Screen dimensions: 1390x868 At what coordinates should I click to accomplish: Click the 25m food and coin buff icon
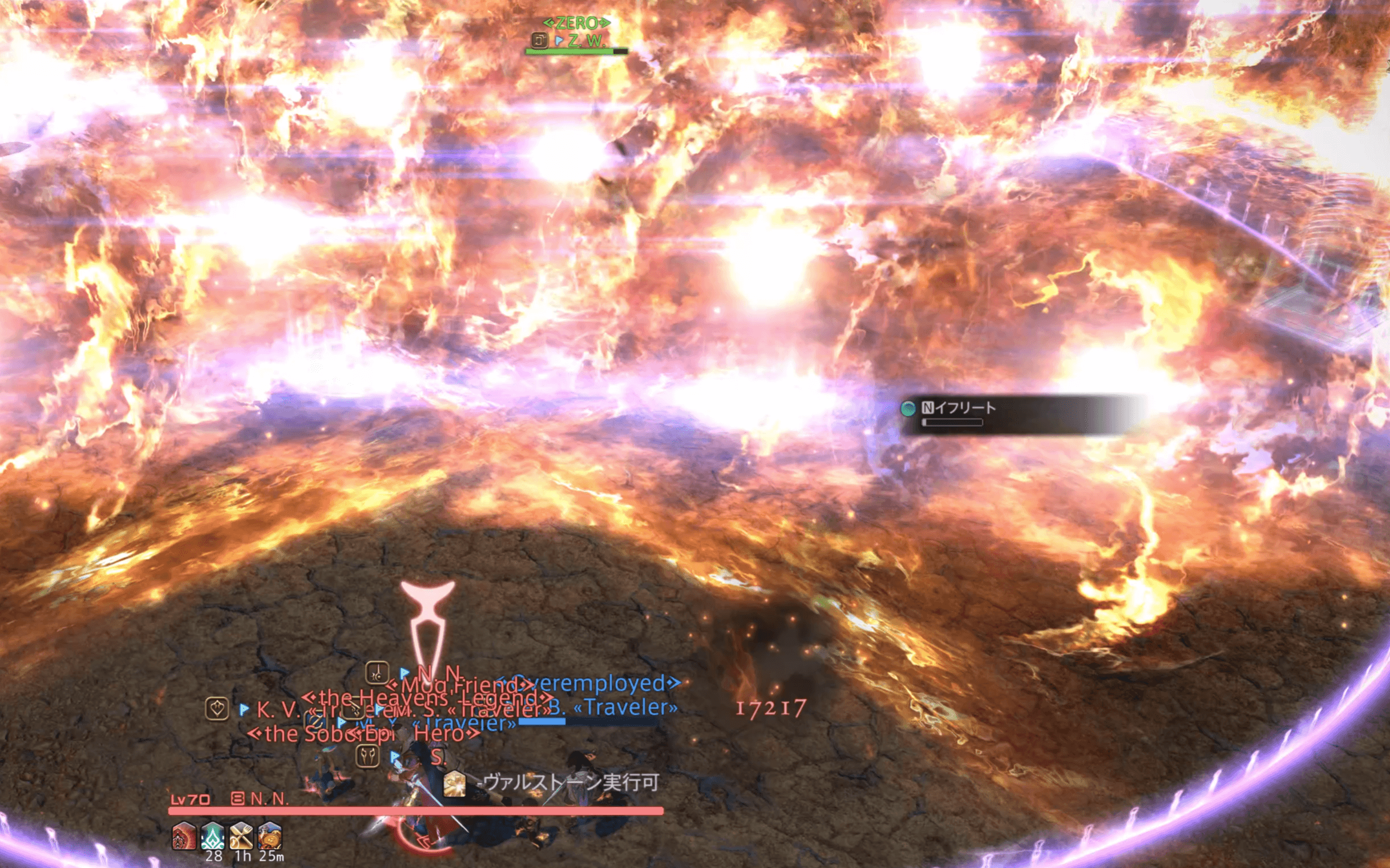tap(270, 836)
